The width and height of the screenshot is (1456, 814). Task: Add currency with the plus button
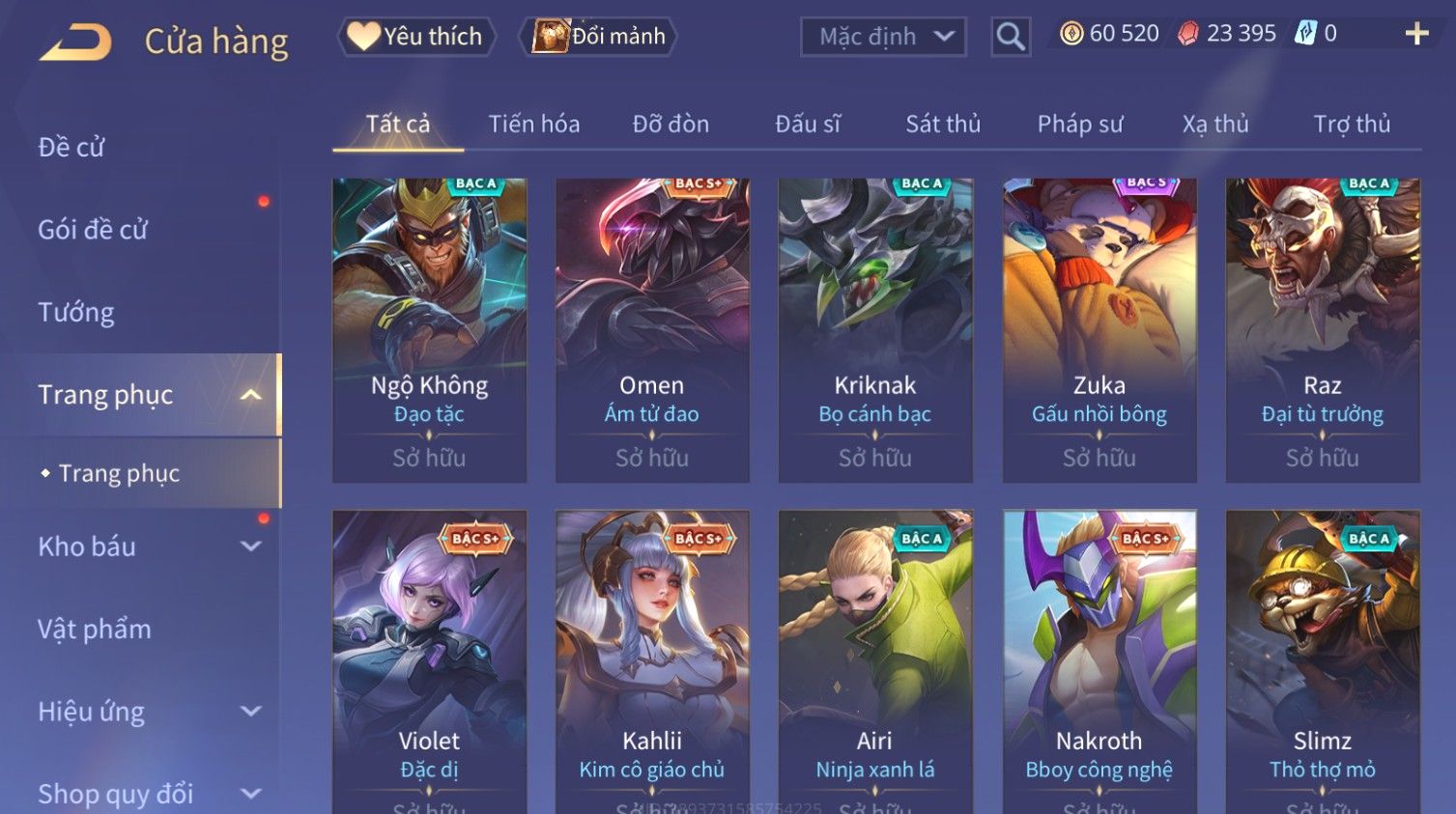[1415, 35]
